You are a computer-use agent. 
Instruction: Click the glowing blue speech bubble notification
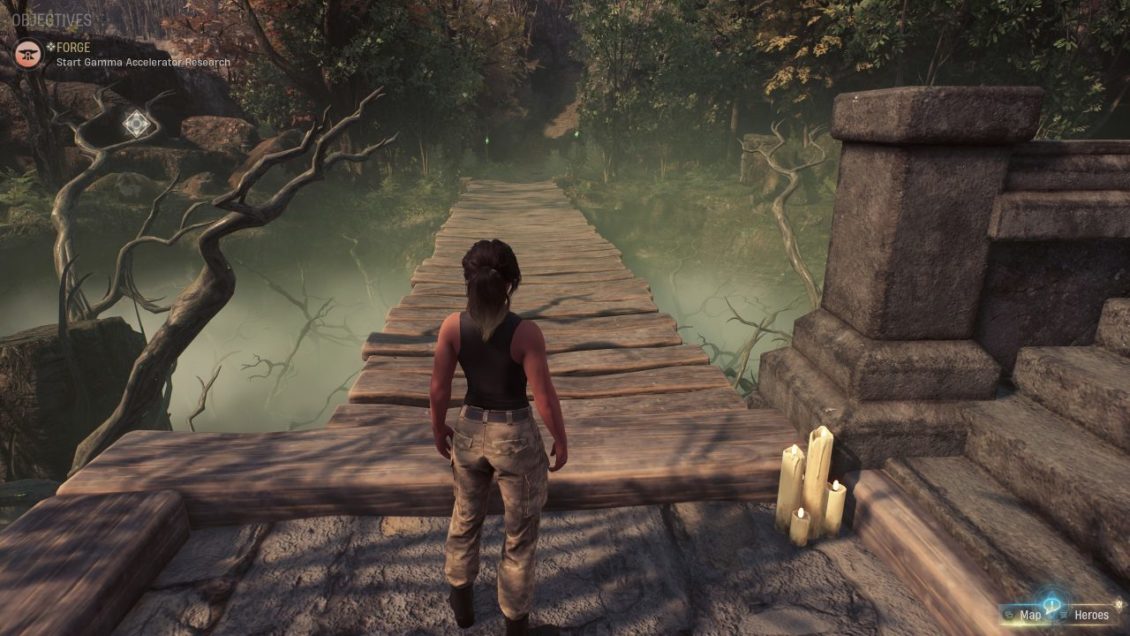coord(1051,603)
